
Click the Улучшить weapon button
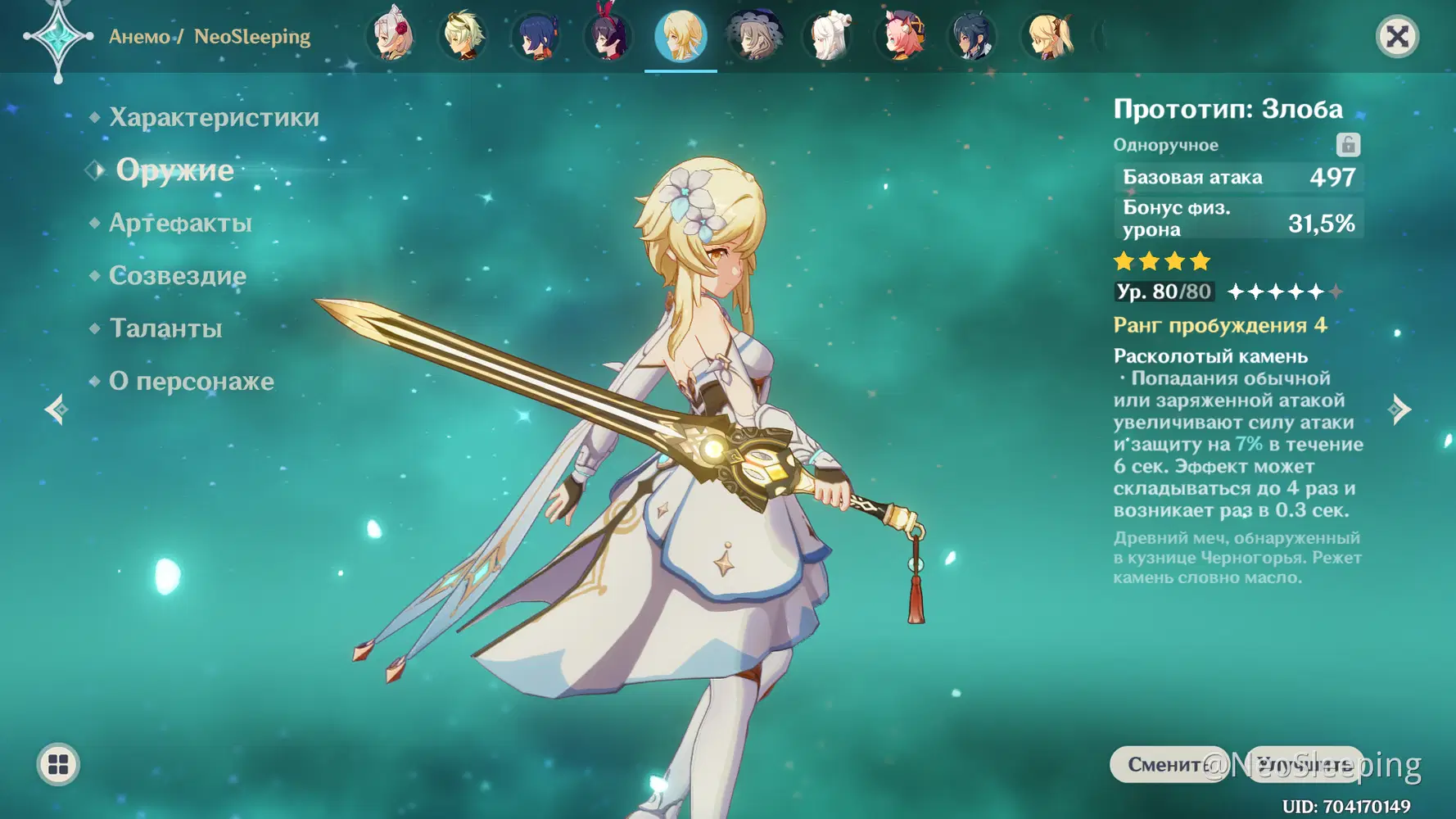(x=1305, y=764)
